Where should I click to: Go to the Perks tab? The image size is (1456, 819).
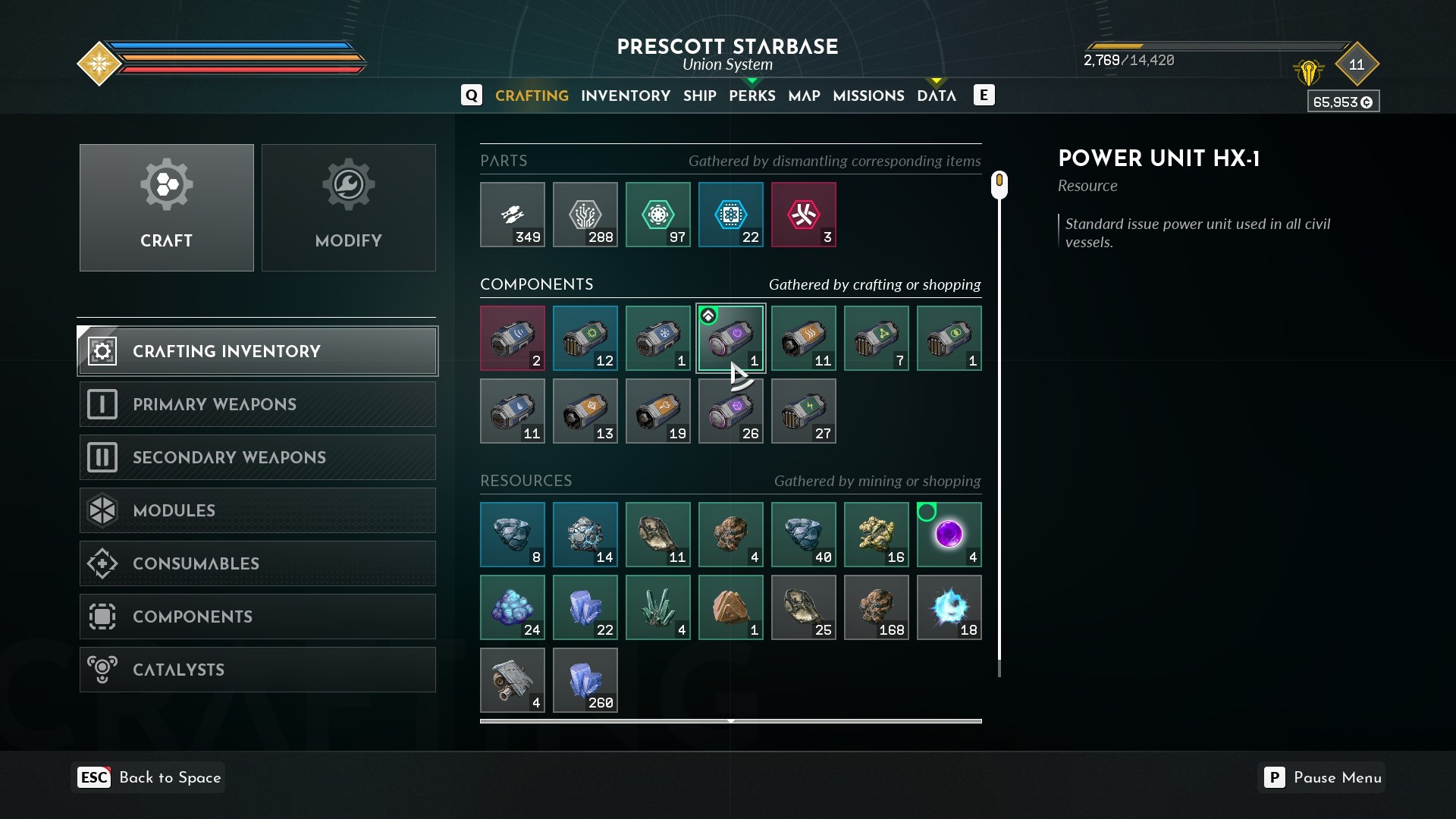(752, 96)
